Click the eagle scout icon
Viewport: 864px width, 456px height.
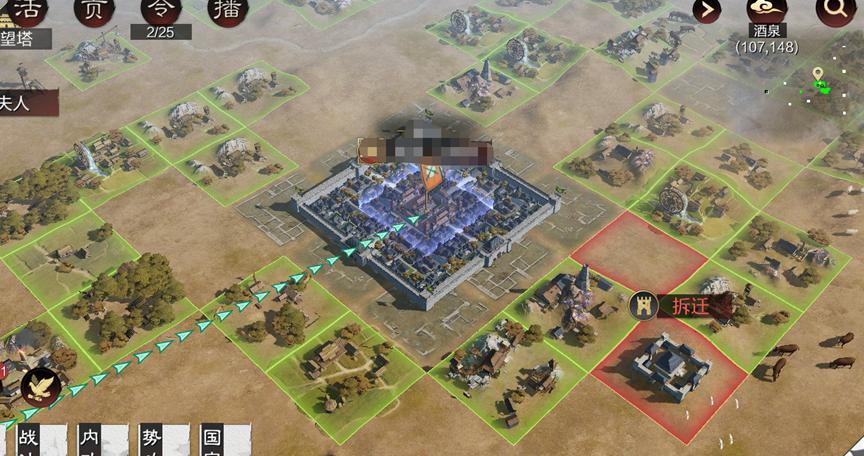pyautogui.click(x=41, y=387)
